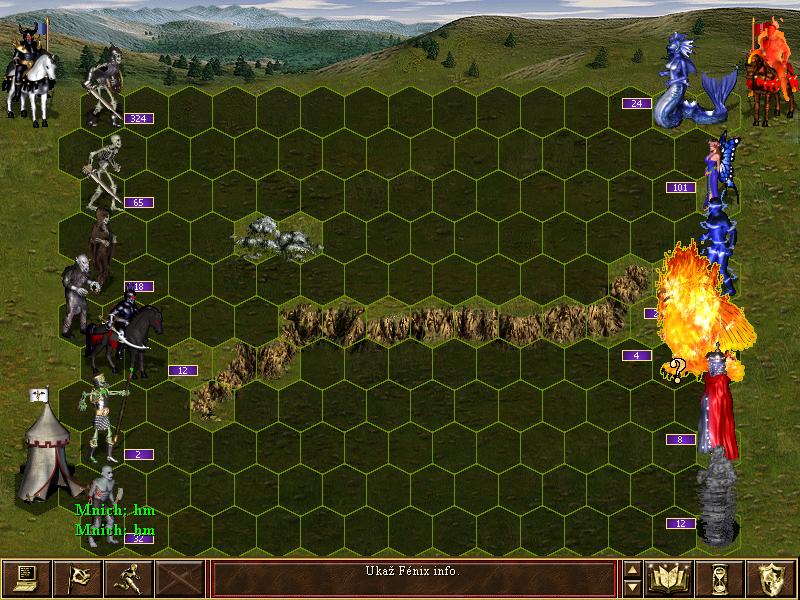Surrender the battle with the flag button

pos(77,579)
